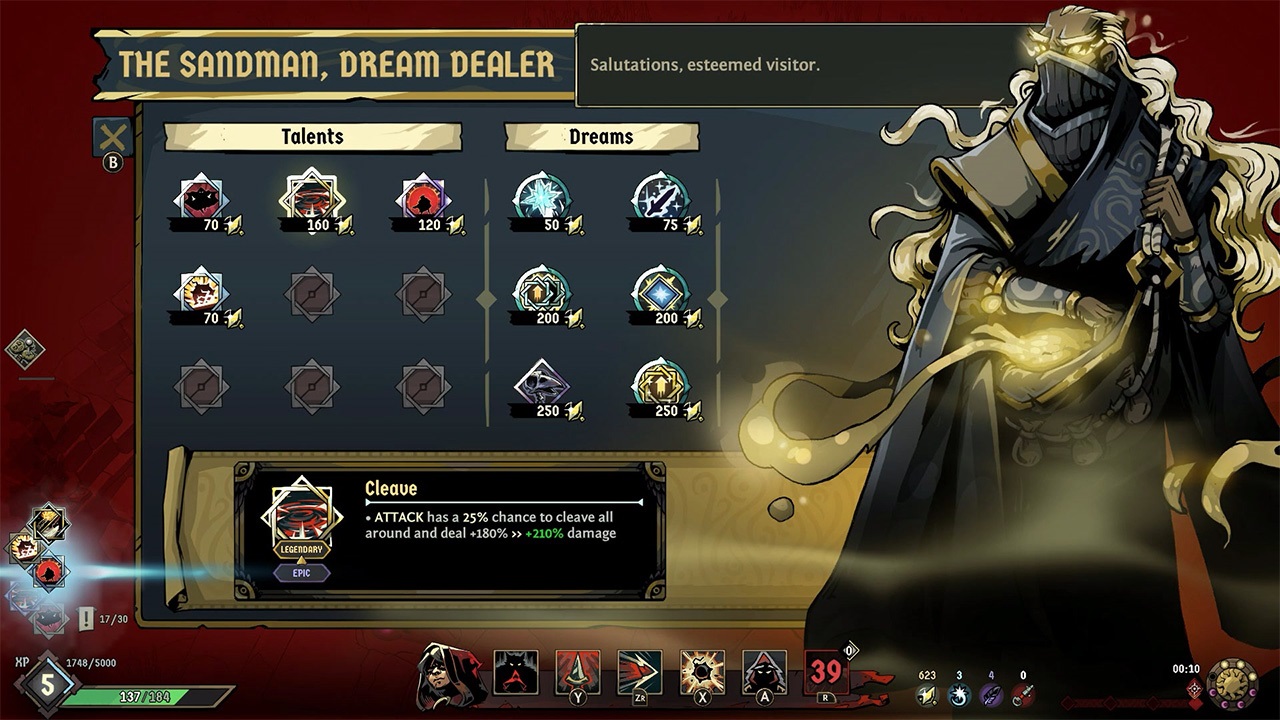This screenshot has width=1280, height=720.
Task: Click the 17/30 quest scroll marker
Action: pyautogui.click(x=88, y=618)
